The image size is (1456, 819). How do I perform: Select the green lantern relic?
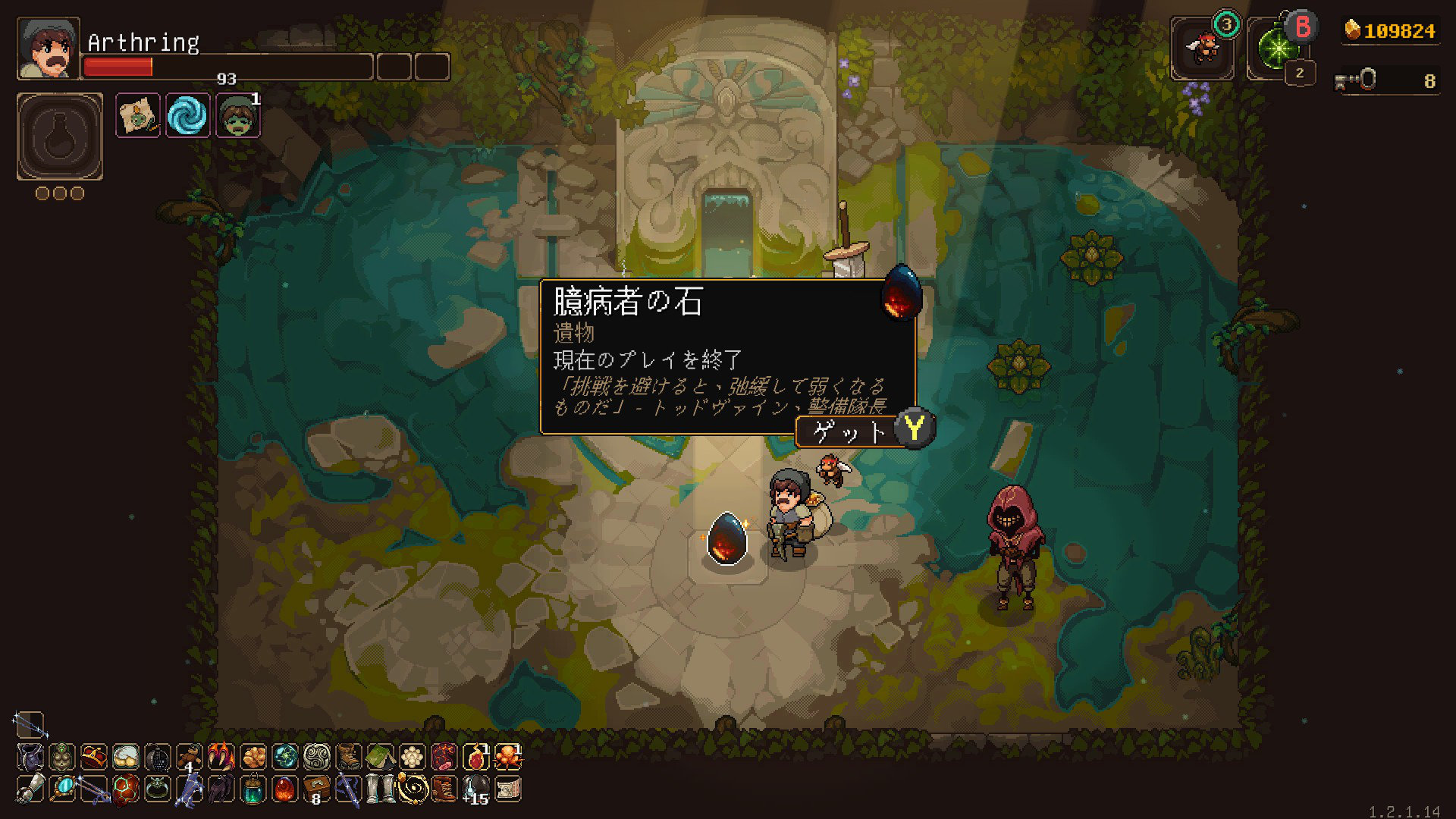[253, 789]
